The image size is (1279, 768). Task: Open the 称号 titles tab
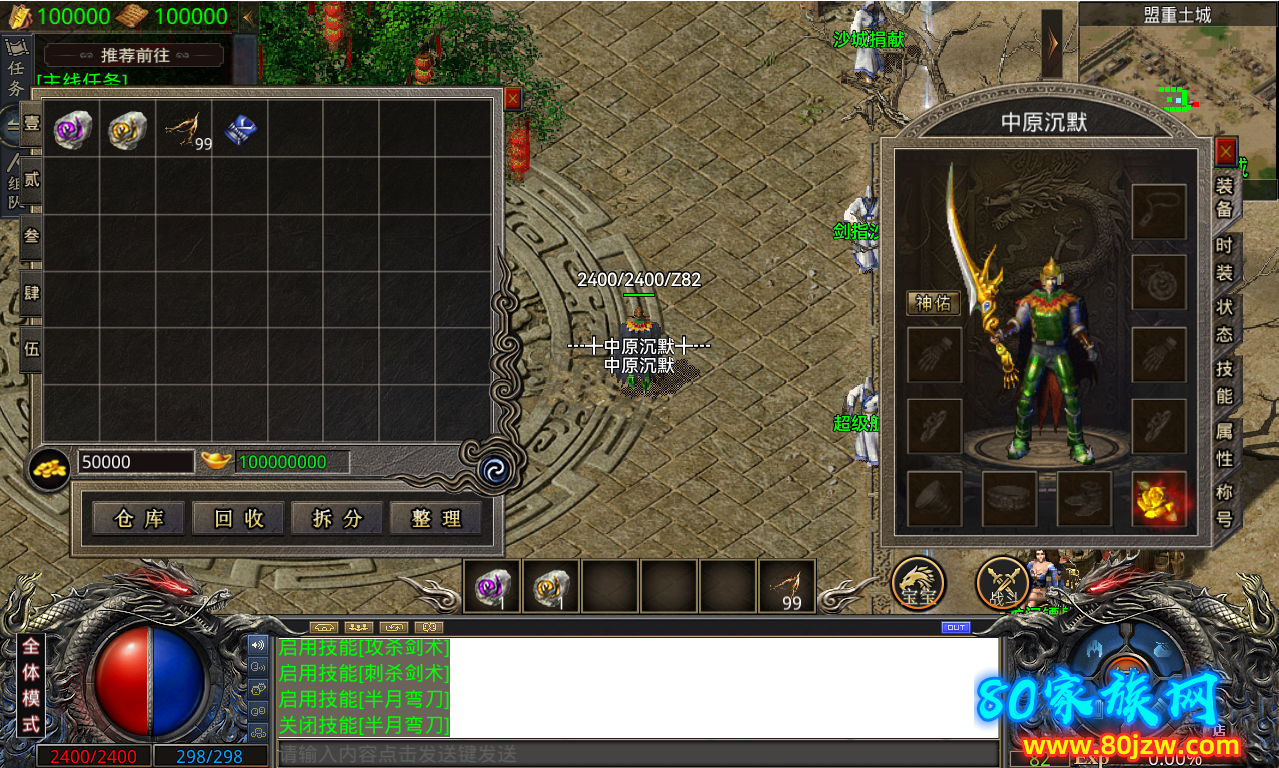tap(1224, 506)
